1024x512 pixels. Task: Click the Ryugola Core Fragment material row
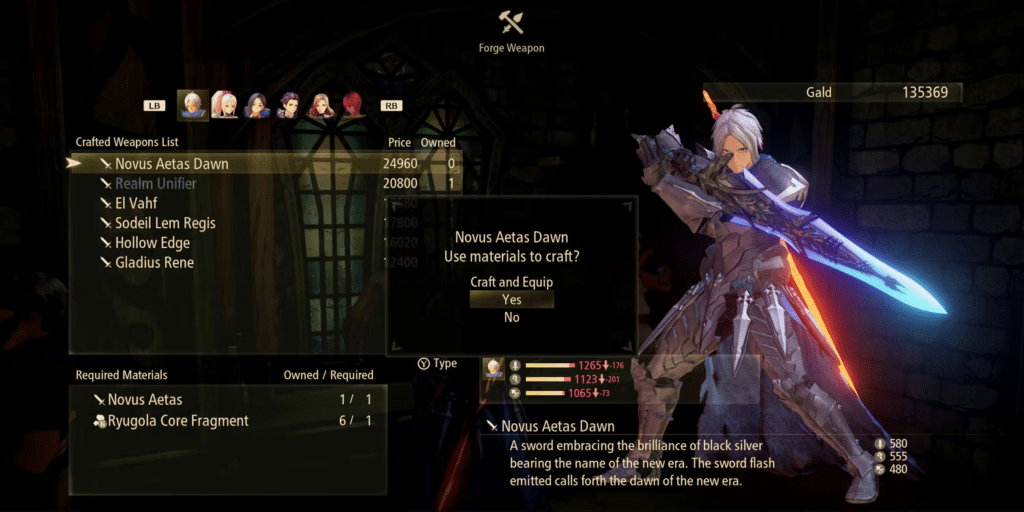tap(178, 421)
